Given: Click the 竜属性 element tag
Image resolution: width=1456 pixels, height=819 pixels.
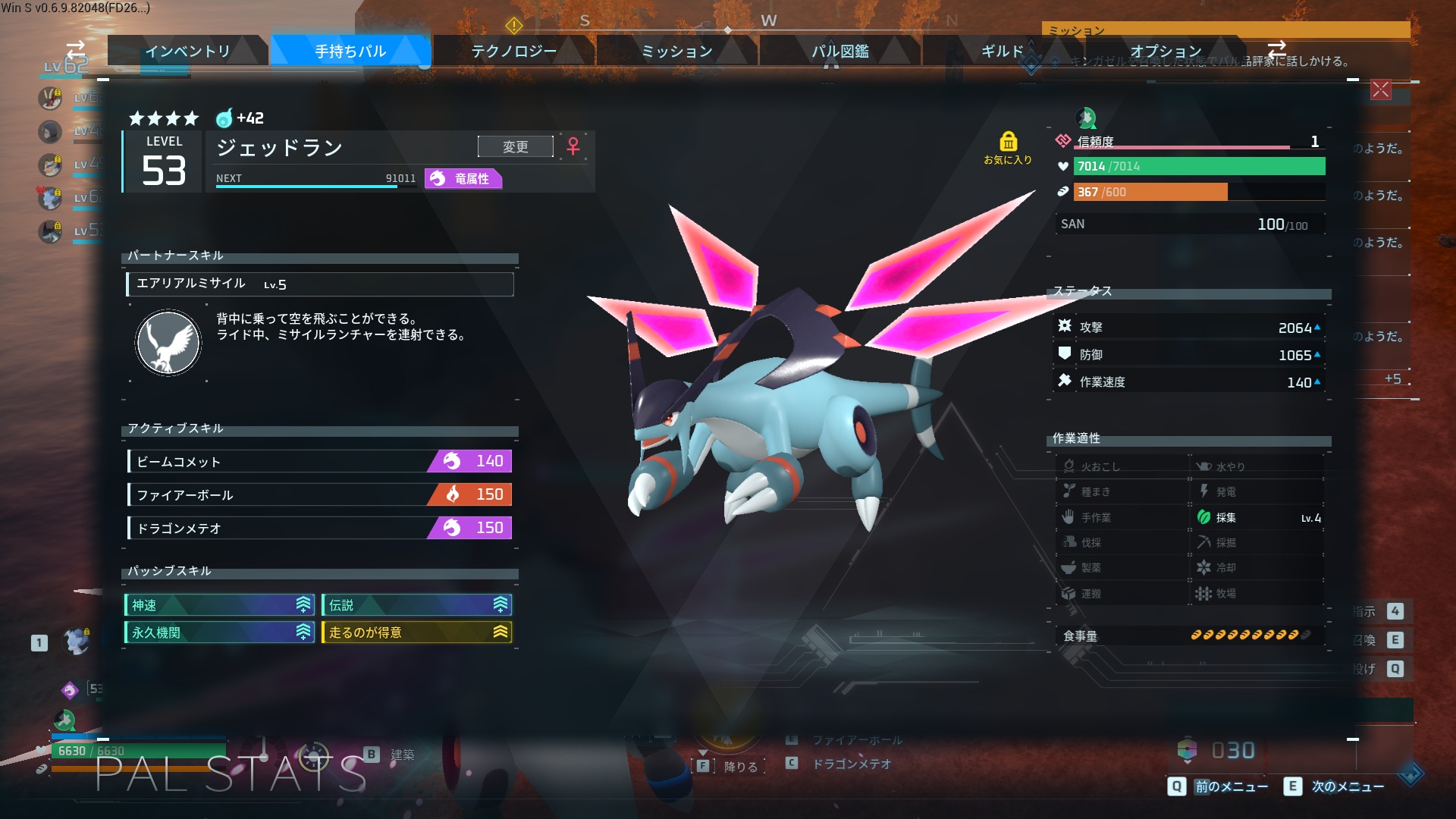Looking at the screenshot, I should click(463, 179).
